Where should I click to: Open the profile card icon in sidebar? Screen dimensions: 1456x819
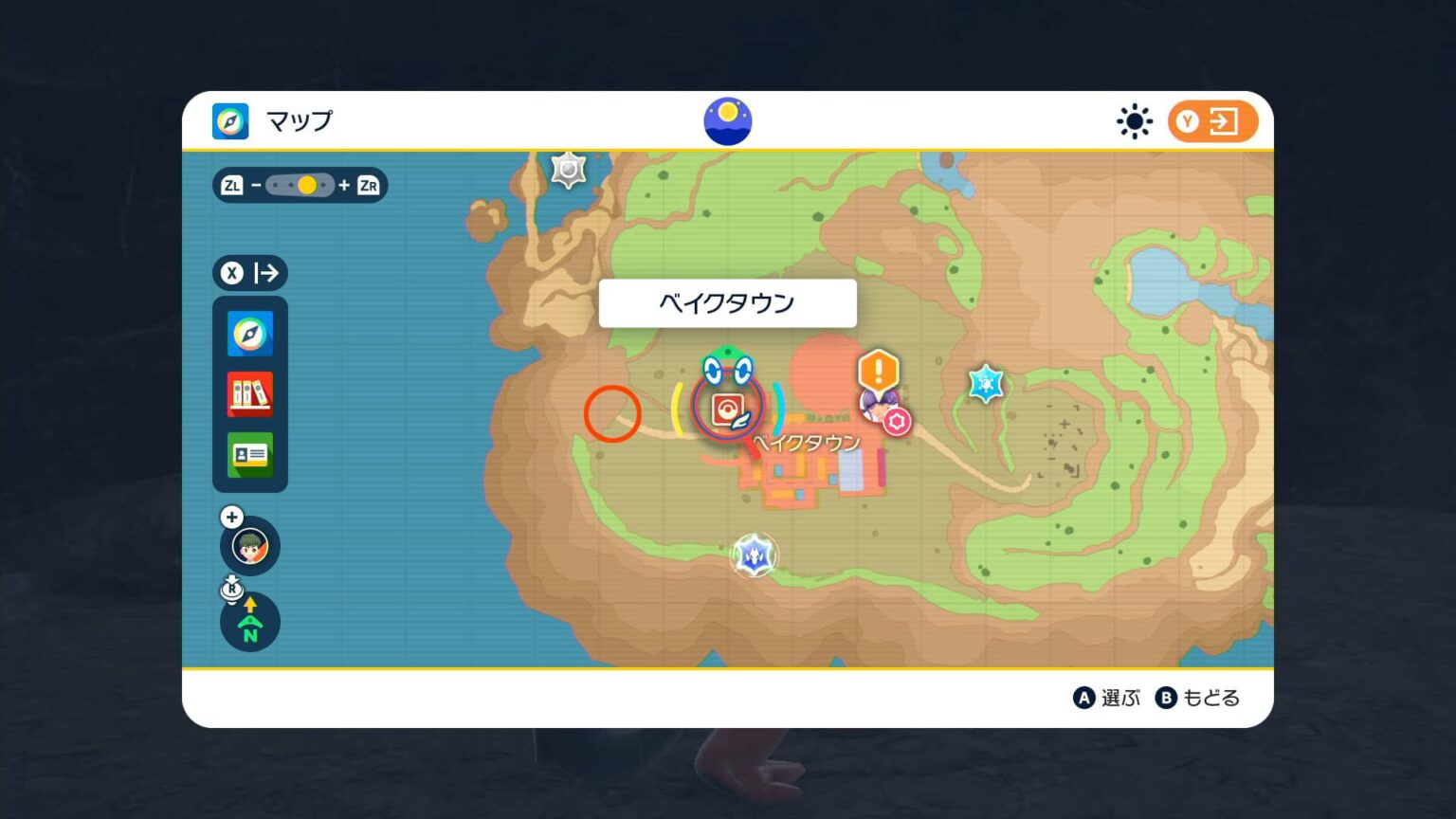click(249, 455)
